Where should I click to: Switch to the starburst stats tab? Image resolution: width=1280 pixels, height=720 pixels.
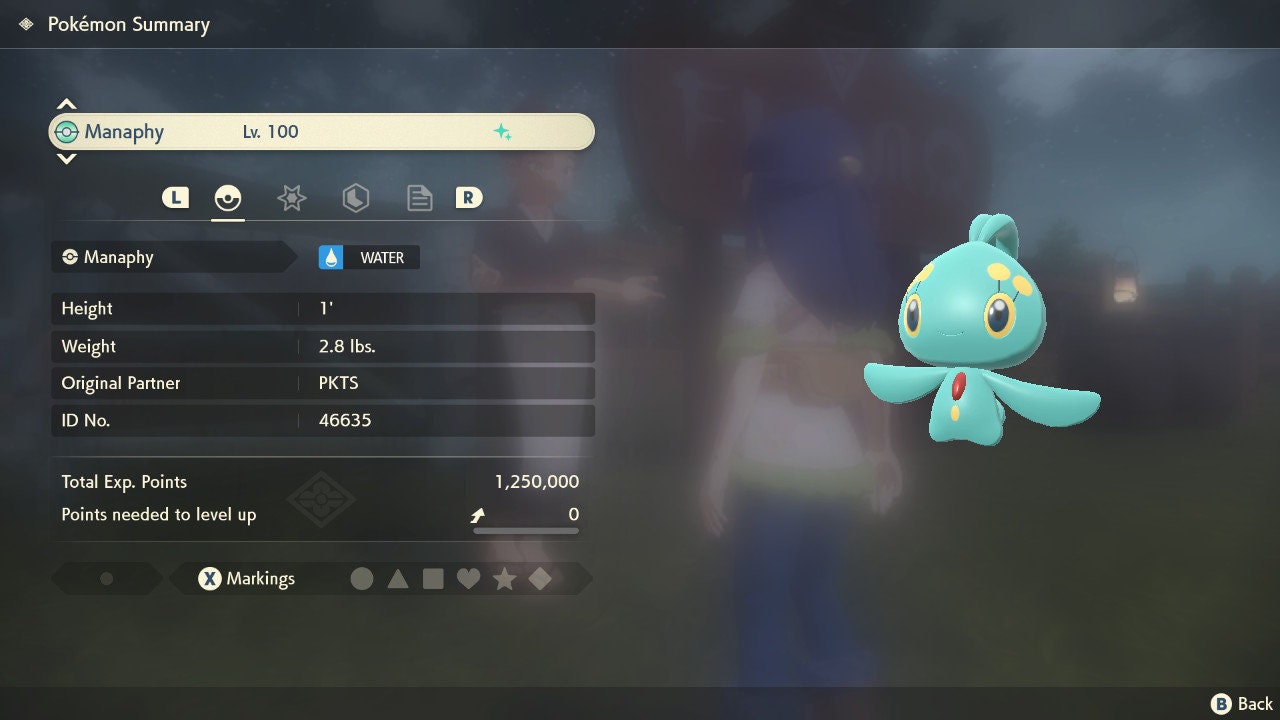pos(291,198)
